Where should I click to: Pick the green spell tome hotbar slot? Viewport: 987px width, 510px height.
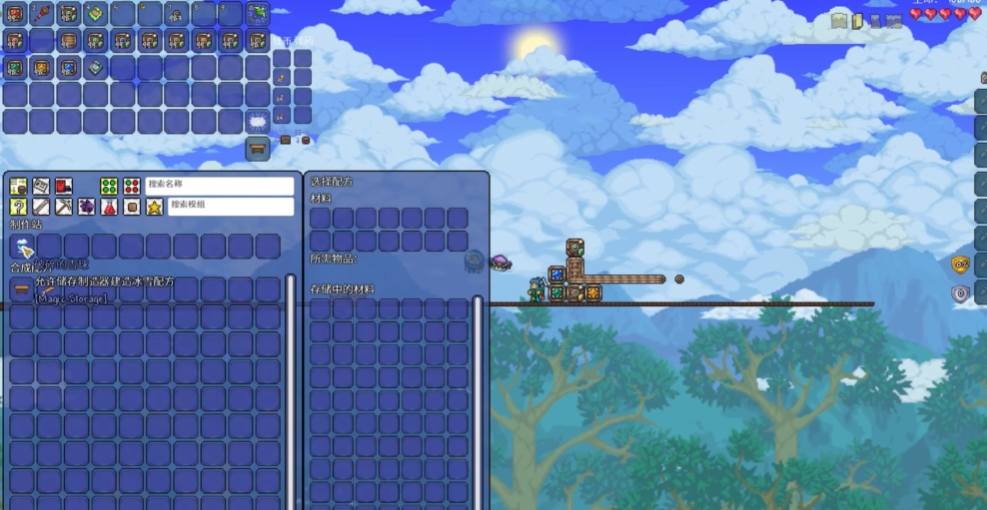[95, 14]
